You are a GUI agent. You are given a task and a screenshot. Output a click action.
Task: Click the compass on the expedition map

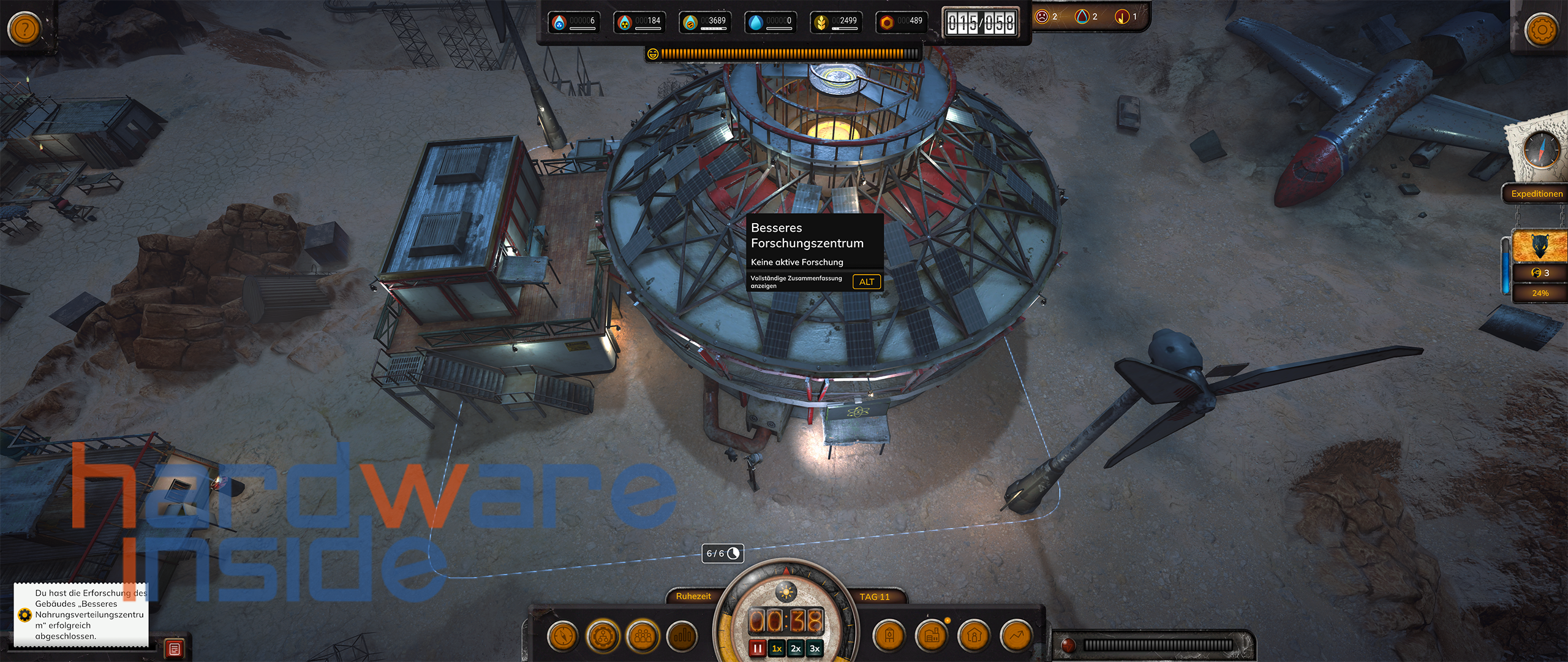coord(1541,150)
